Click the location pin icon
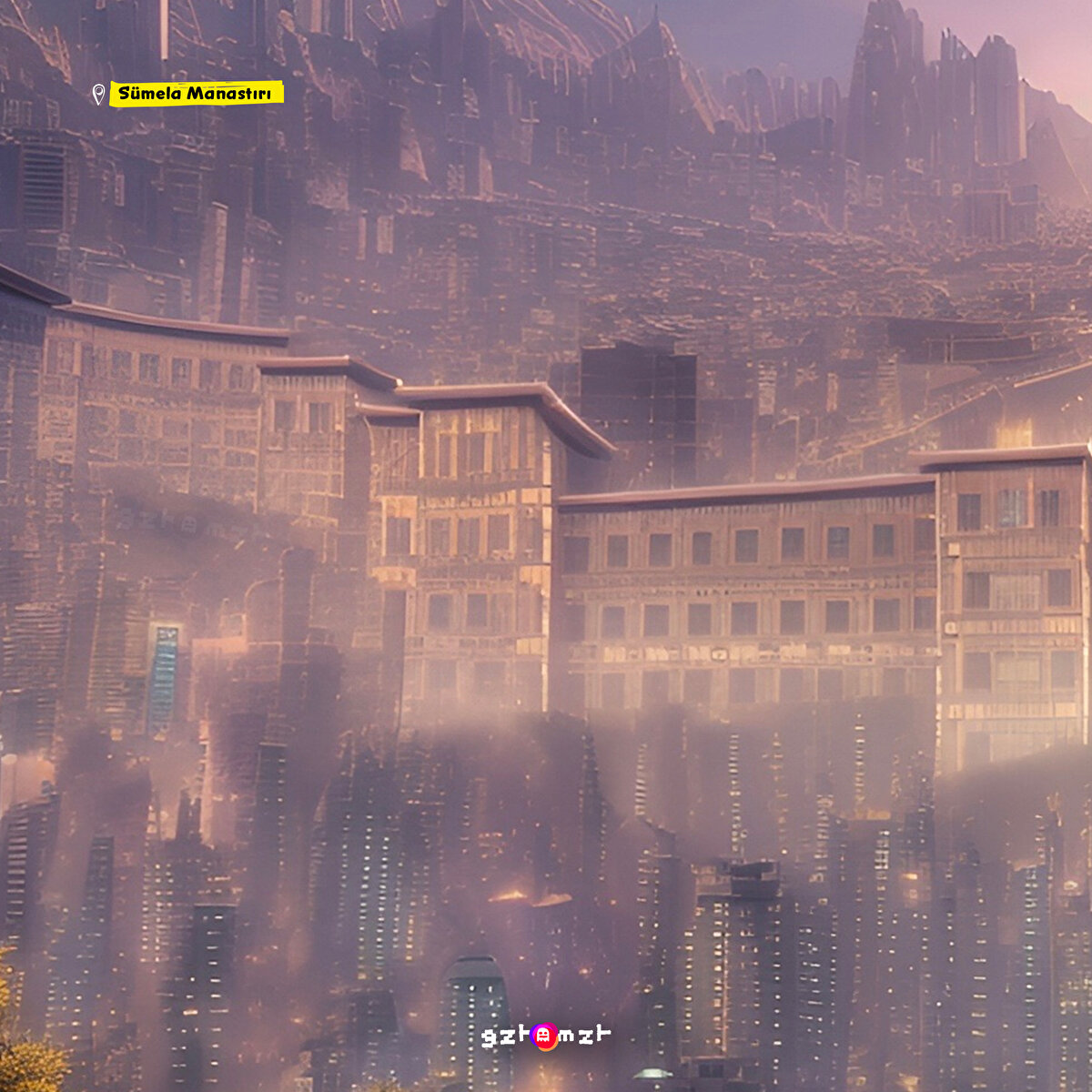The height and width of the screenshot is (1092, 1092). [98, 94]
